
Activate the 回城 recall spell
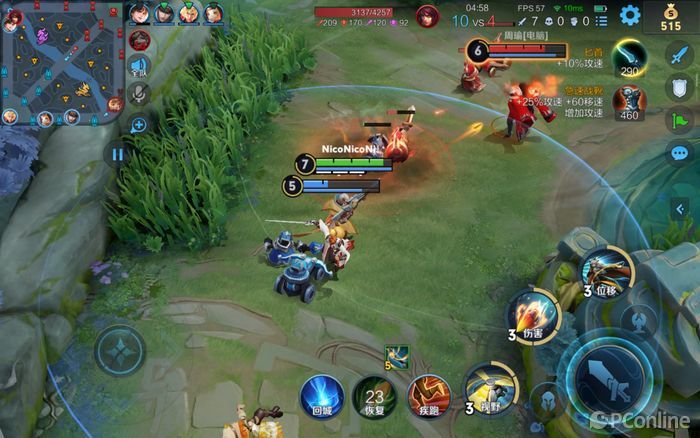point(322,396)
